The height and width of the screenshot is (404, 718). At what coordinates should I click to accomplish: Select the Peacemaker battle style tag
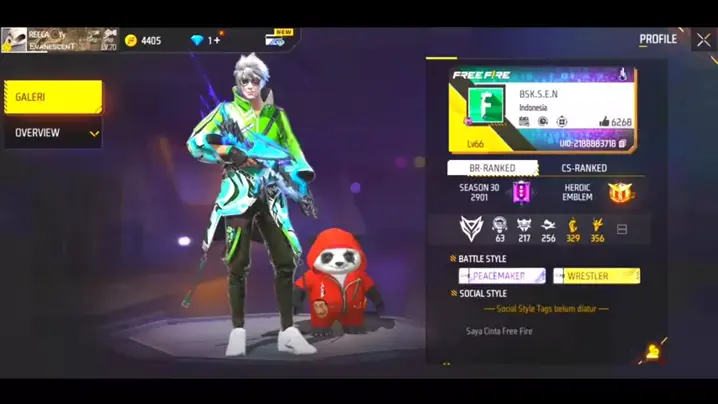point(502,275)
